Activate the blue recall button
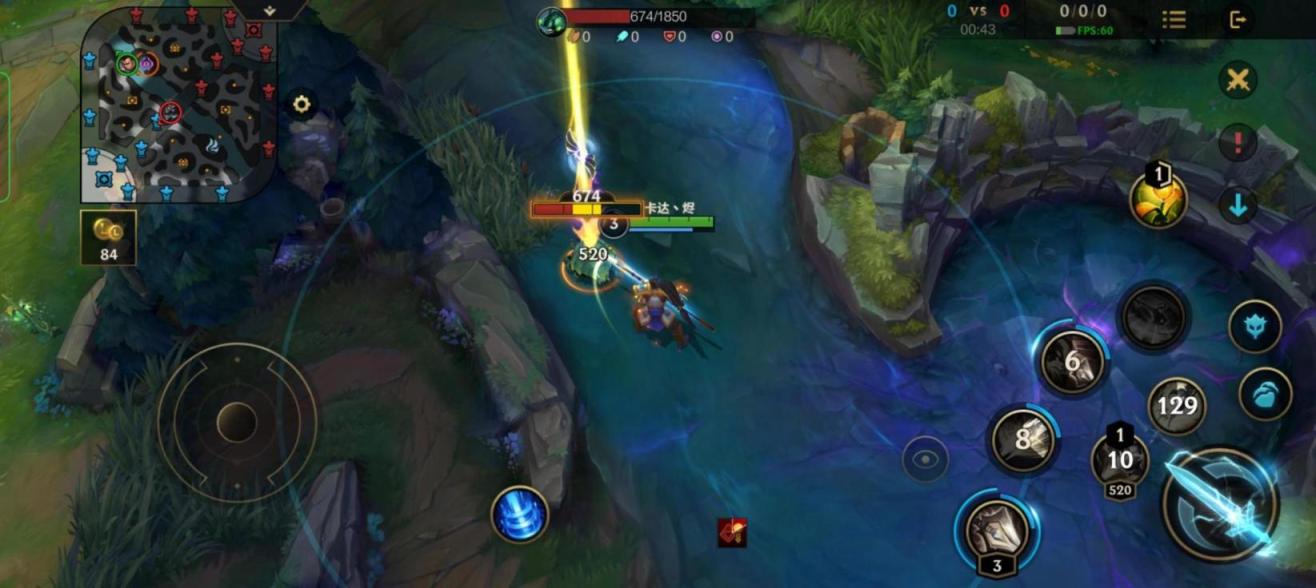This screenshot has height=588, width=1316. (519, 514)
